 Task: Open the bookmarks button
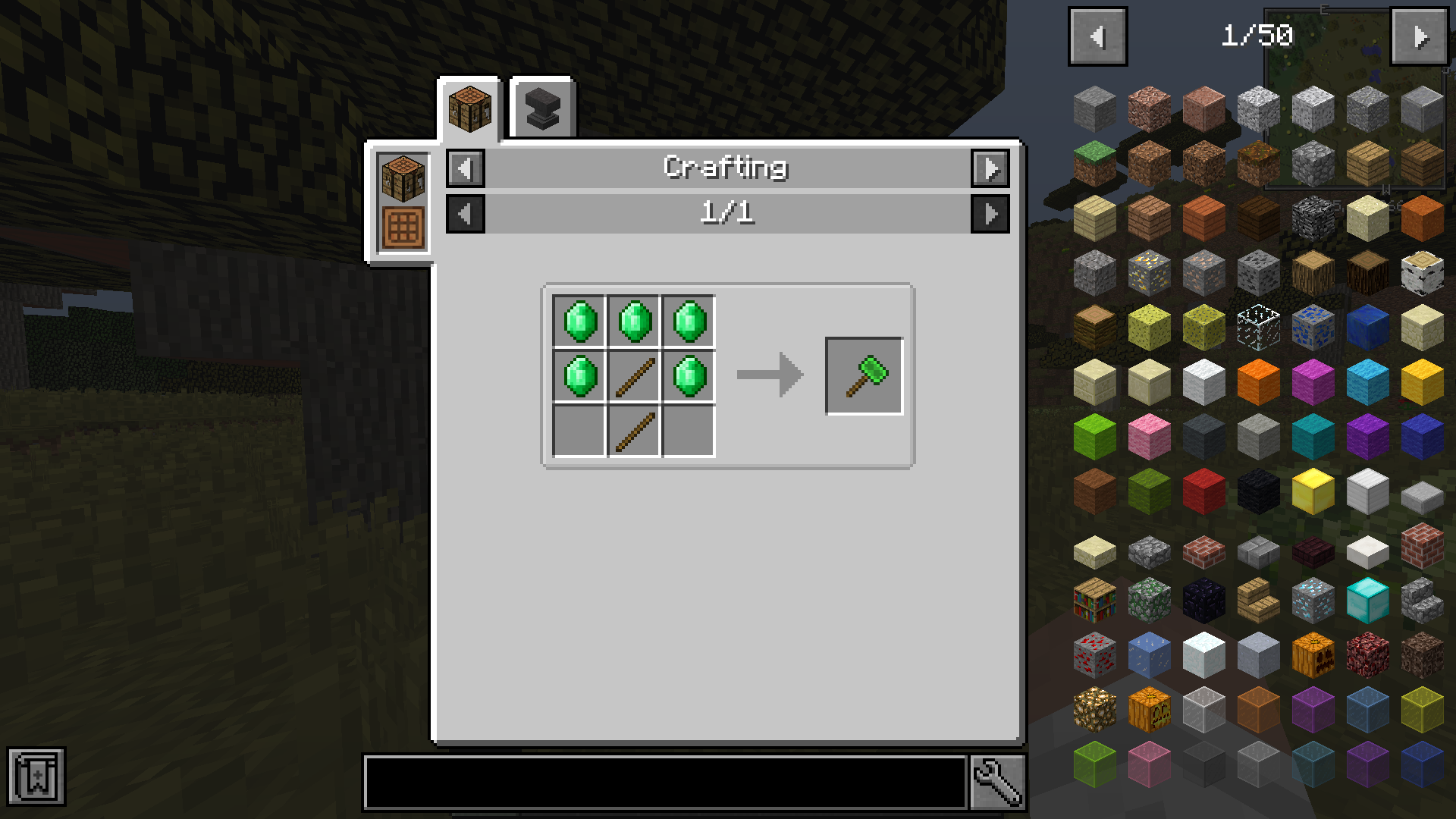point(36,776)
